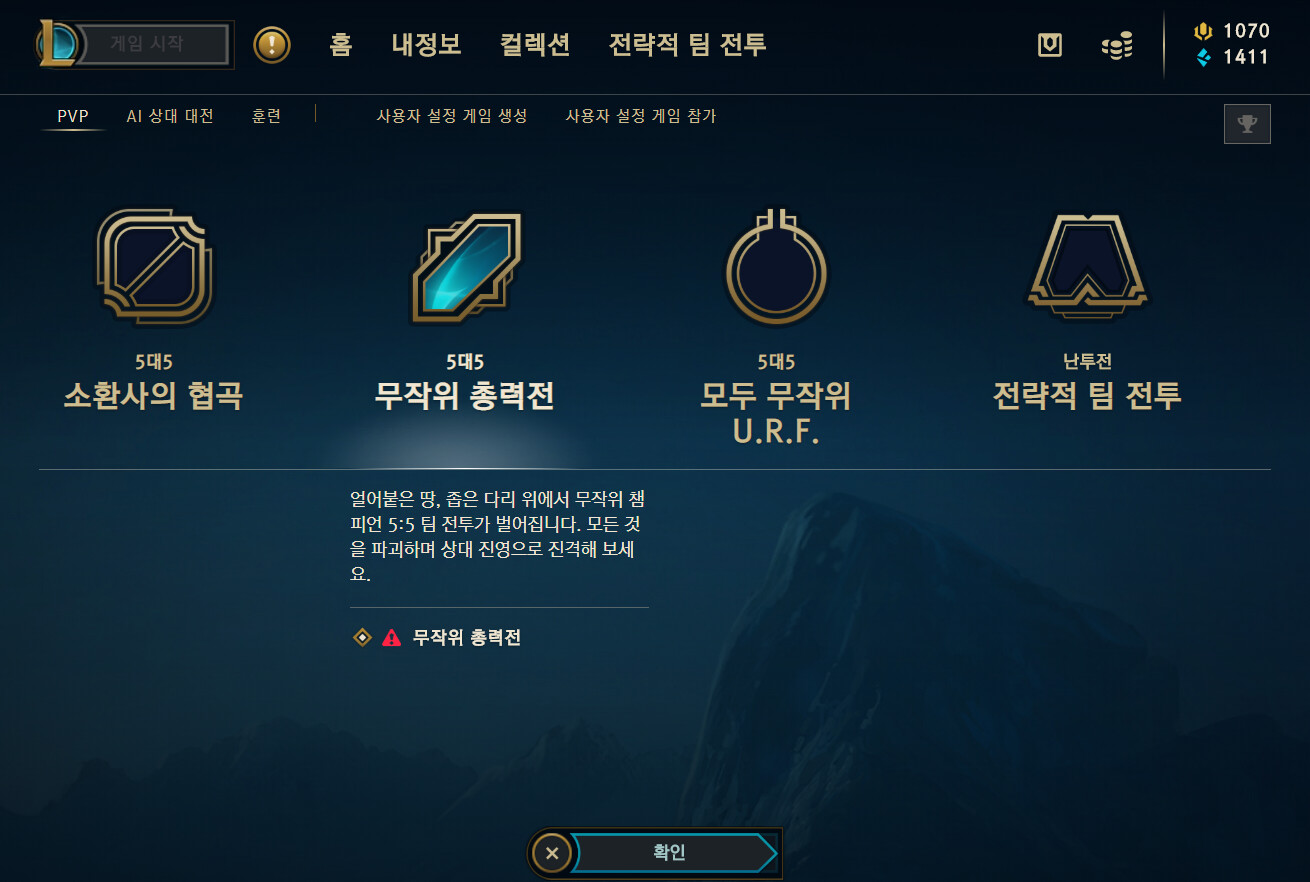Click the X button beside 확인
The image size is (1310, 882).
(x=551, y=853)
